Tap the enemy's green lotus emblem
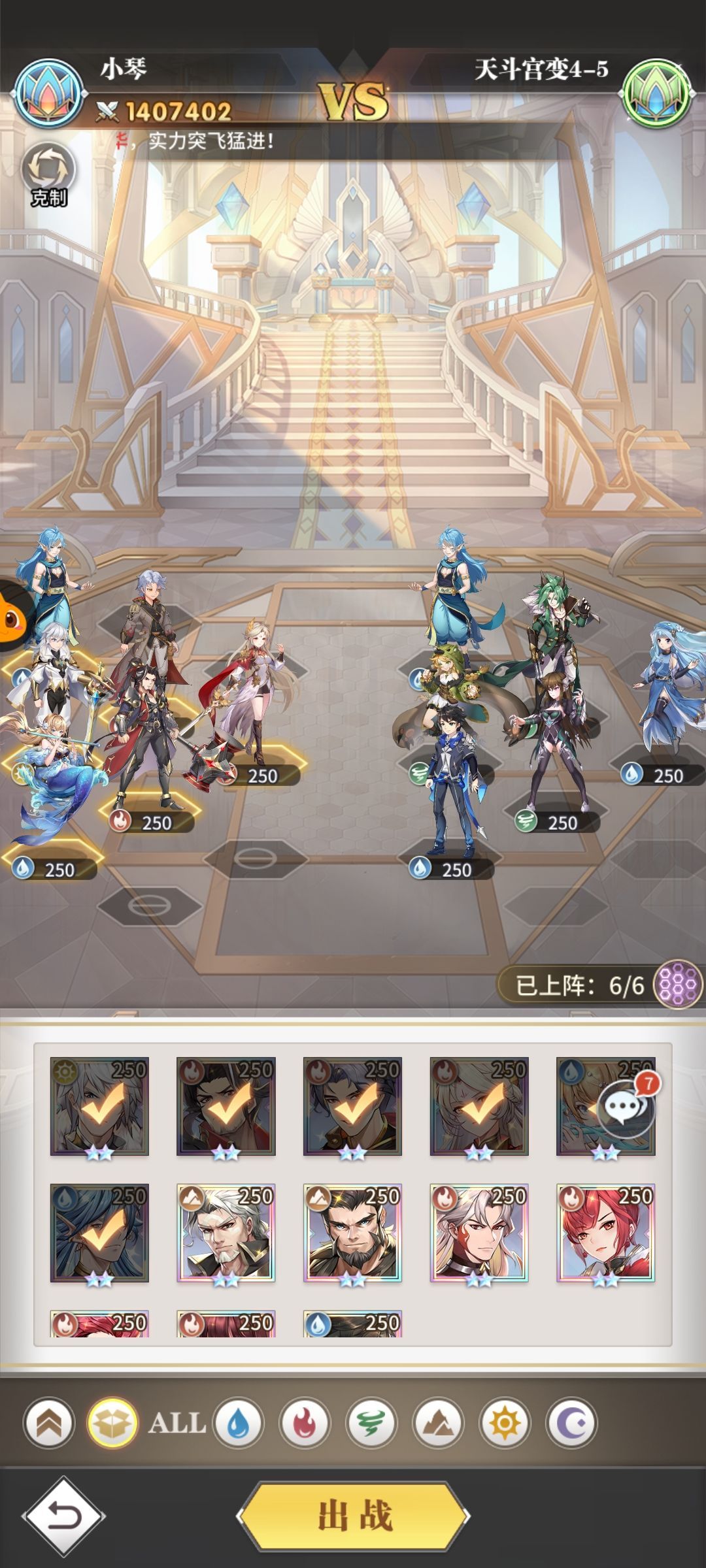706x1568 pixels. coord(656,93)
